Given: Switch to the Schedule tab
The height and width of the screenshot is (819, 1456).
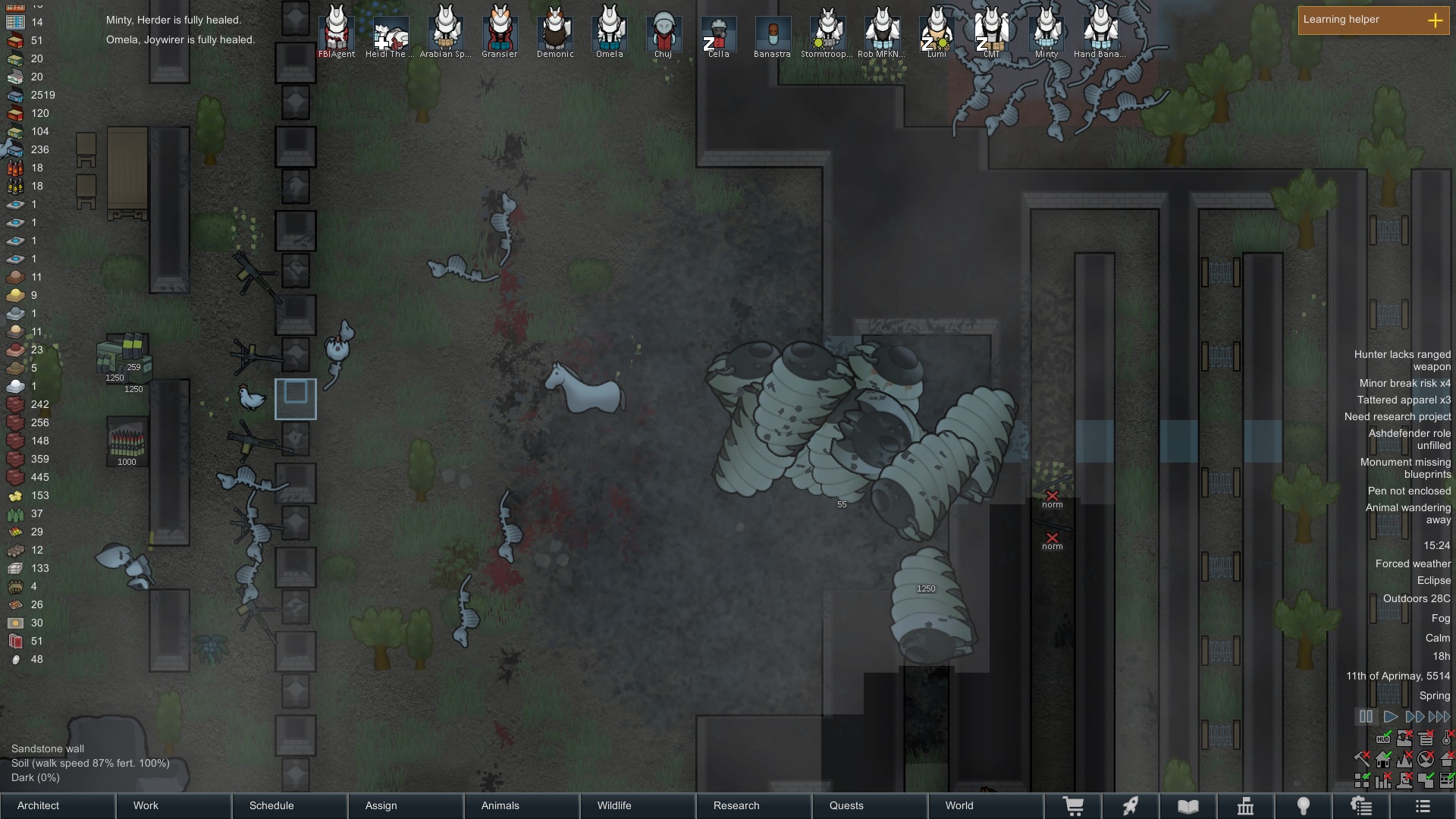Looking at the screenshot, I should click(x=290, y=805).
